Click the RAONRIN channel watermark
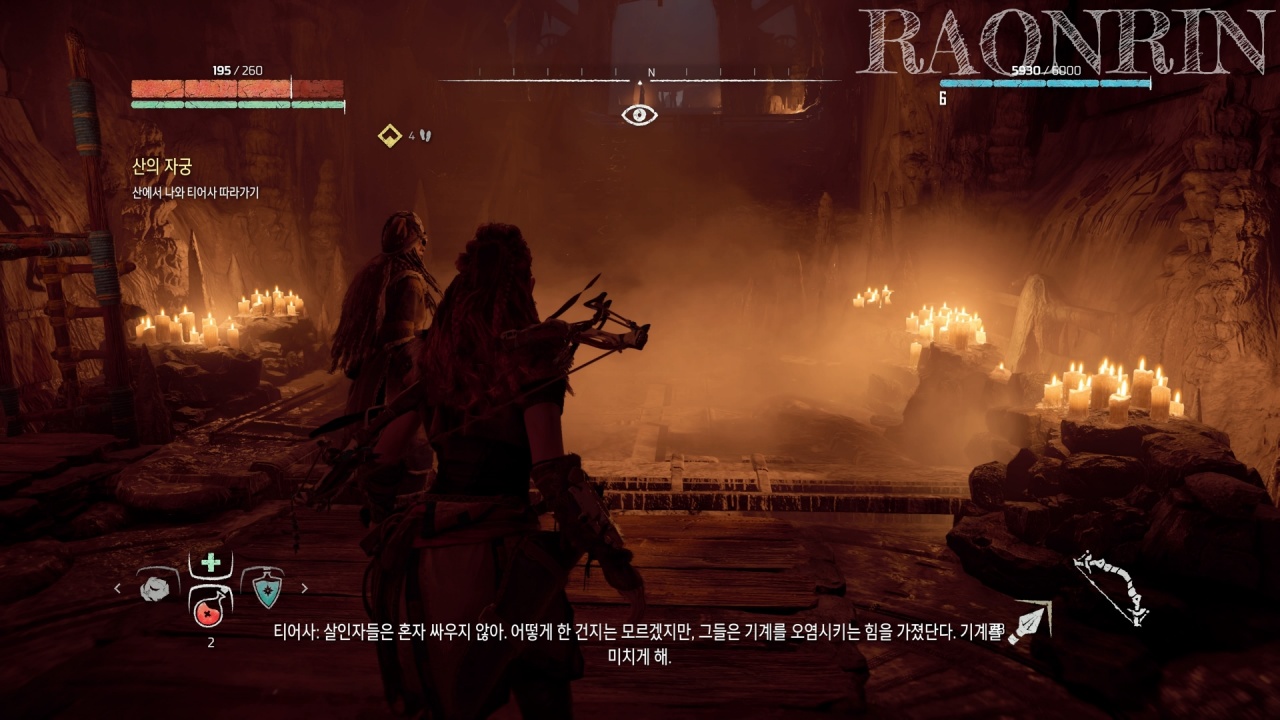This screenshot has width=1280, height=720. [x=1064, y=42]
